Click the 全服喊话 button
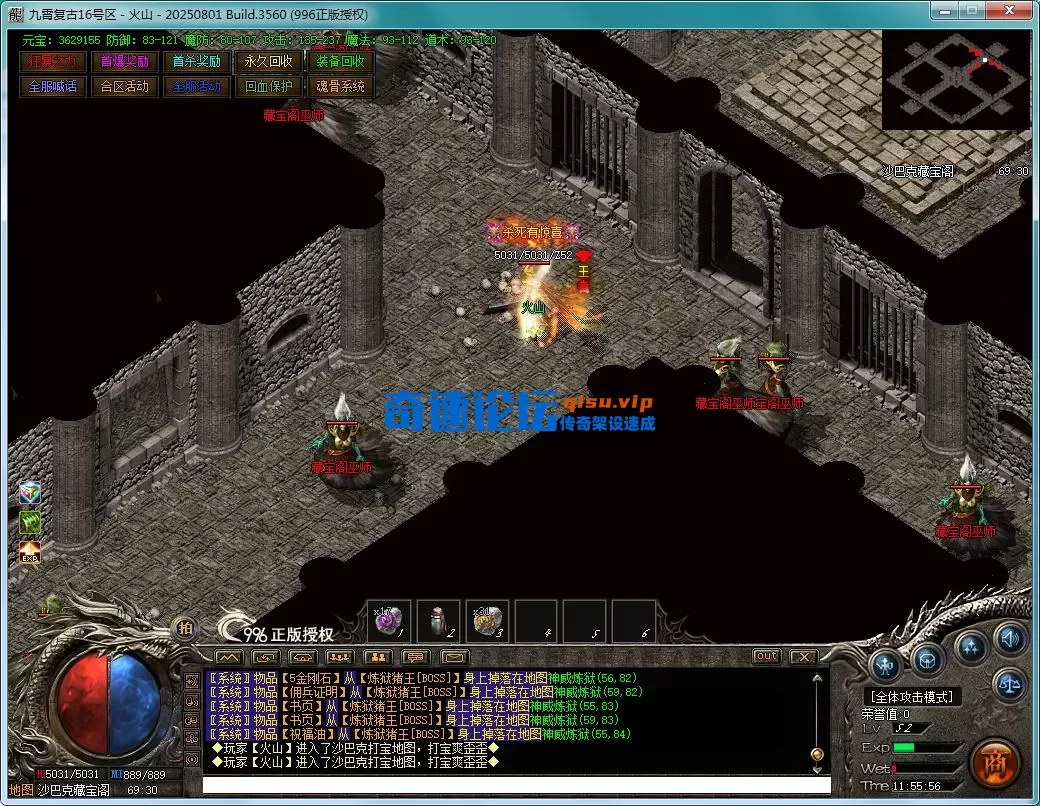This screenshot has width=1040, height=806. pos(53,87)
